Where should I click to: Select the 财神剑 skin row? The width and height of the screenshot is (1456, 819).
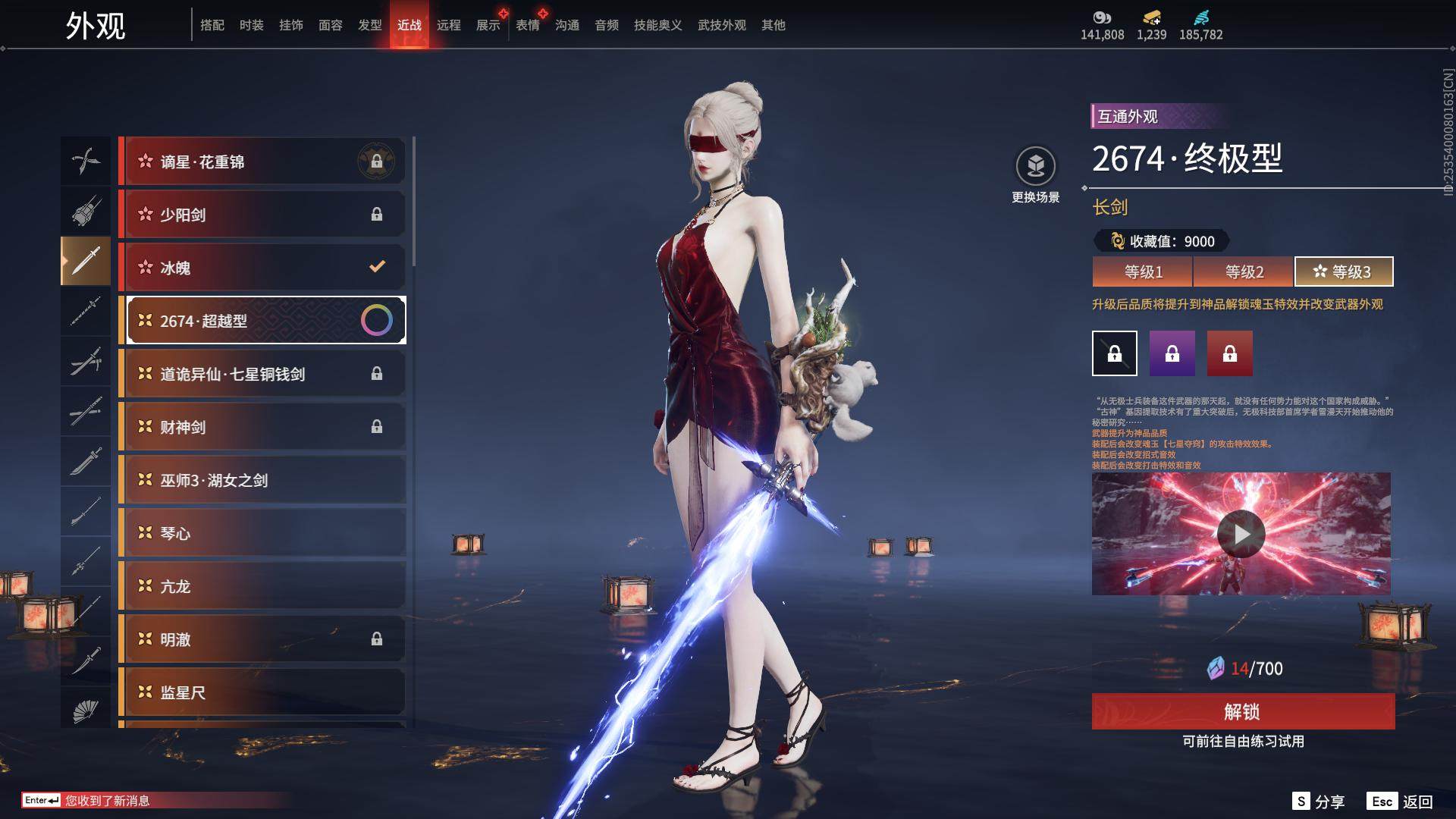[262, 427]
